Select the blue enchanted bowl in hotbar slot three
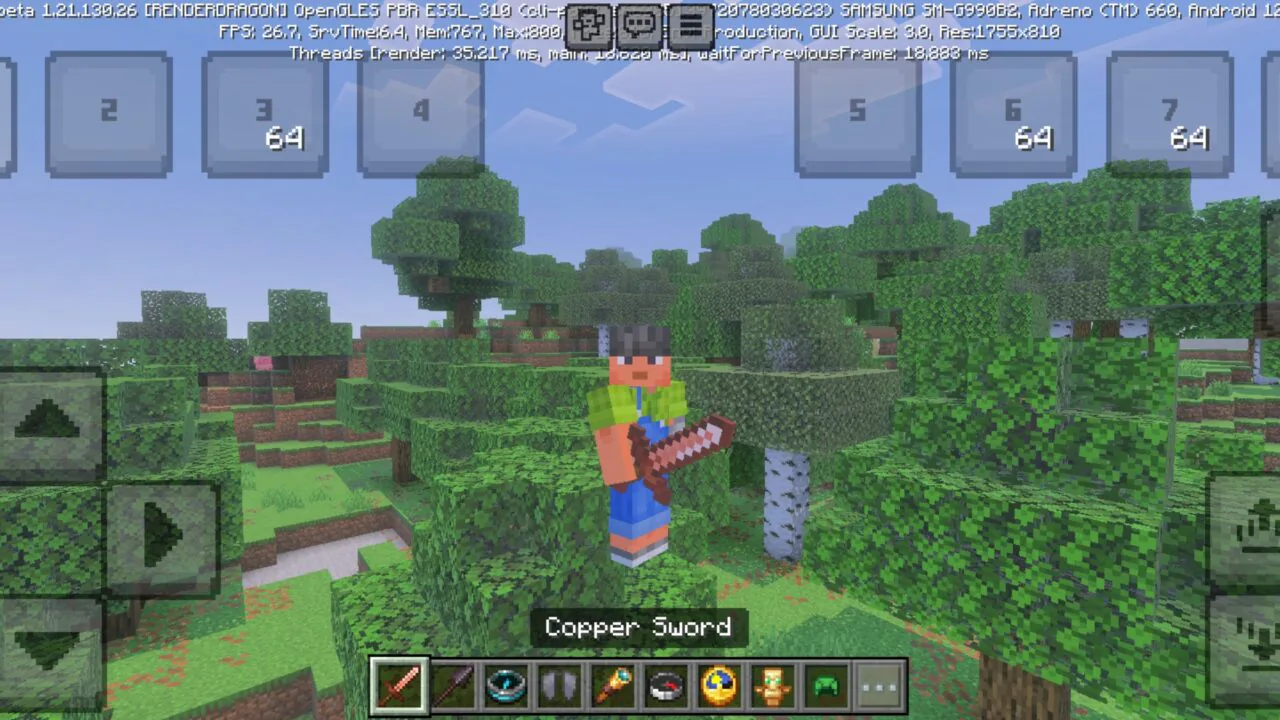The image size is (1280, 720). click(x=506, y=684)
